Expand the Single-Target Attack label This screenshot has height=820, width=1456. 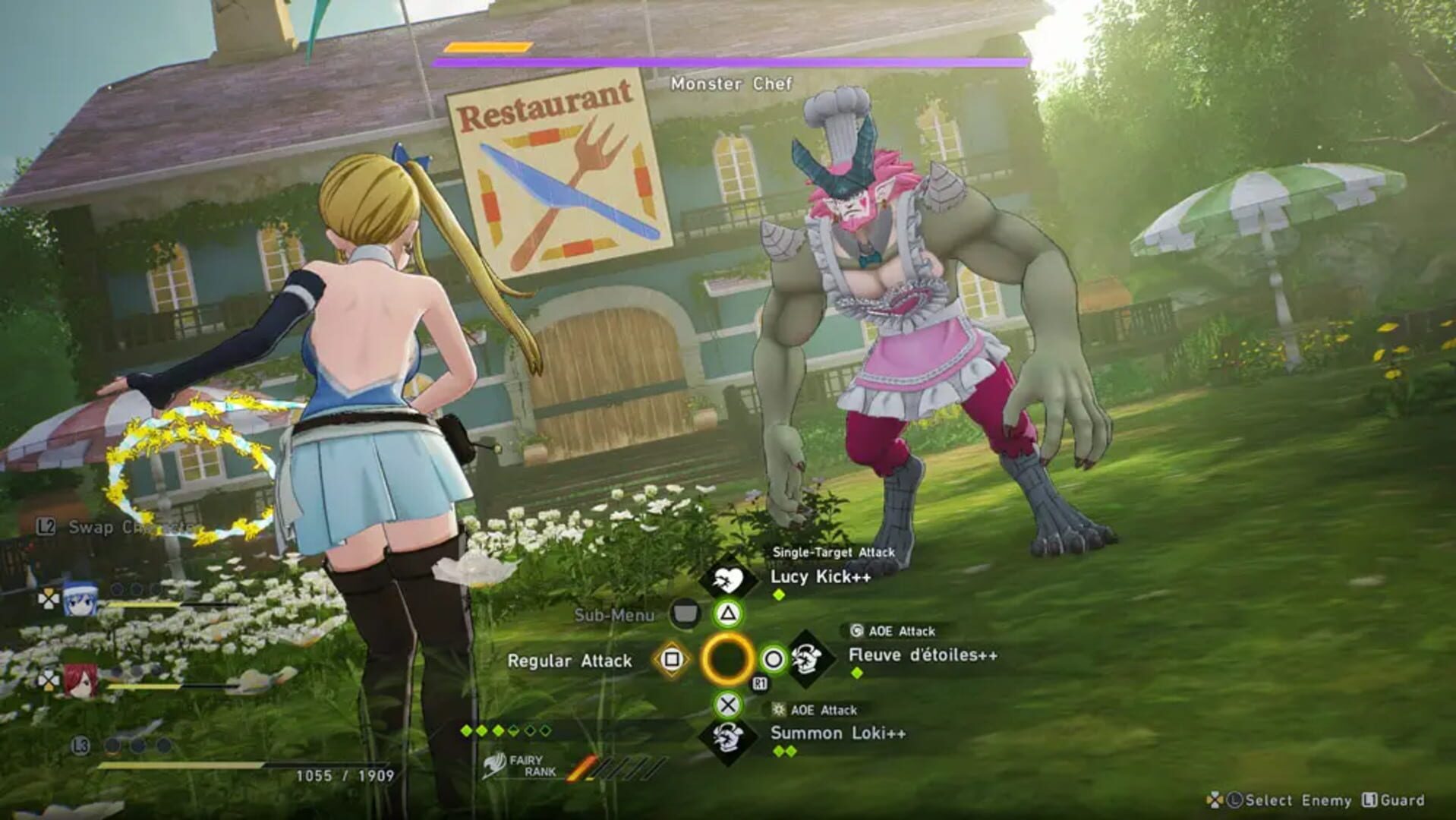(833, 553)
